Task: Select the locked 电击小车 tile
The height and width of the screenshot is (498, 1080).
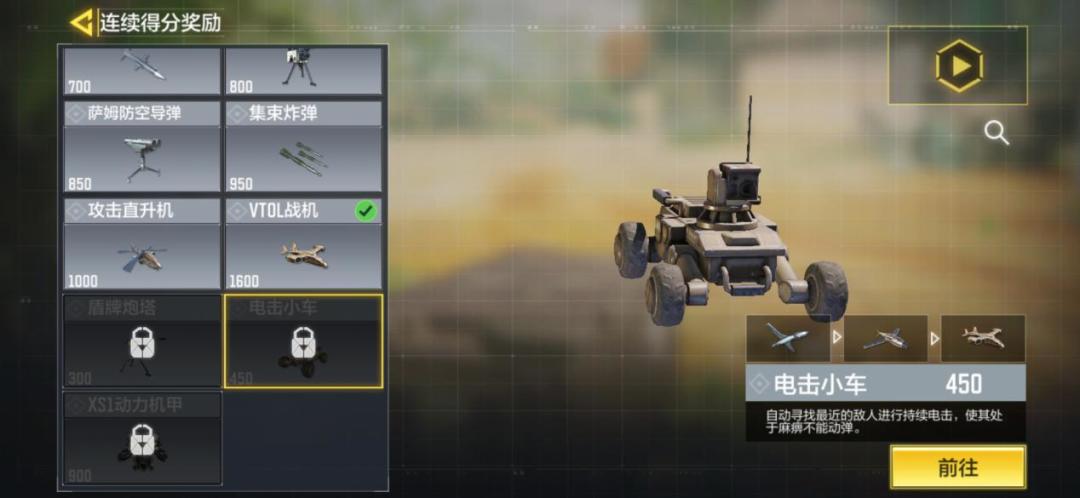Action: (x=303, y=341)
